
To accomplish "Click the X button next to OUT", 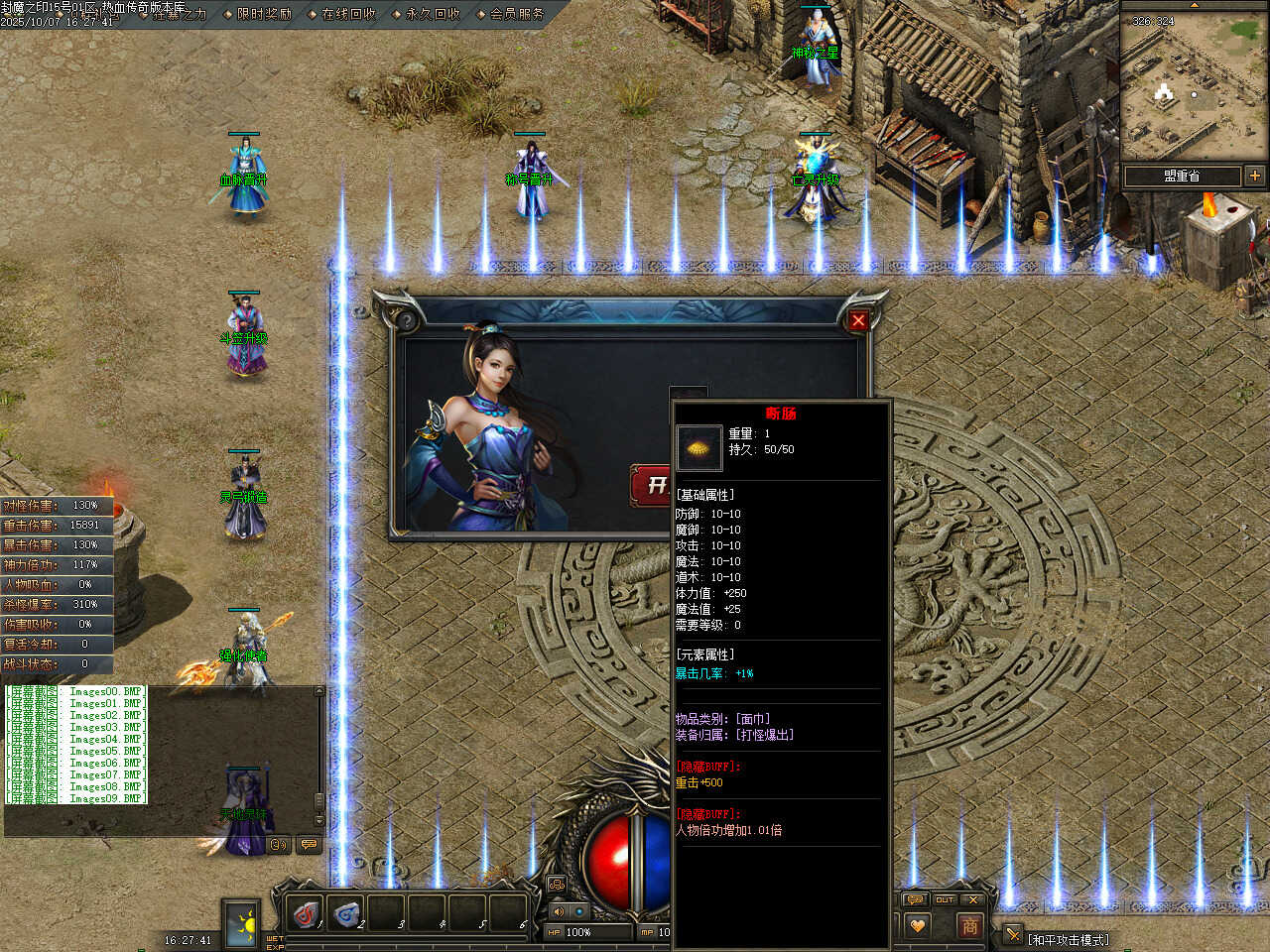I will (973, 899).
